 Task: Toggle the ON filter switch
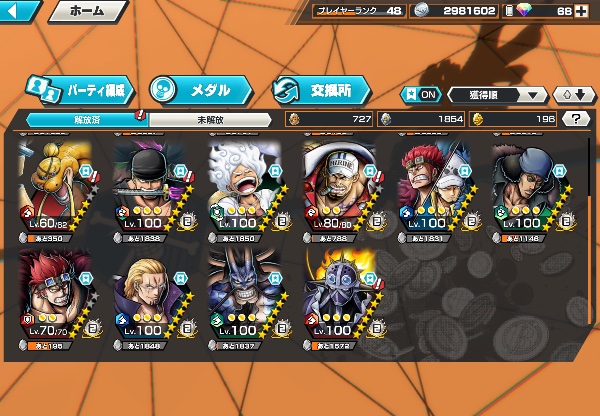pos(420,95)
